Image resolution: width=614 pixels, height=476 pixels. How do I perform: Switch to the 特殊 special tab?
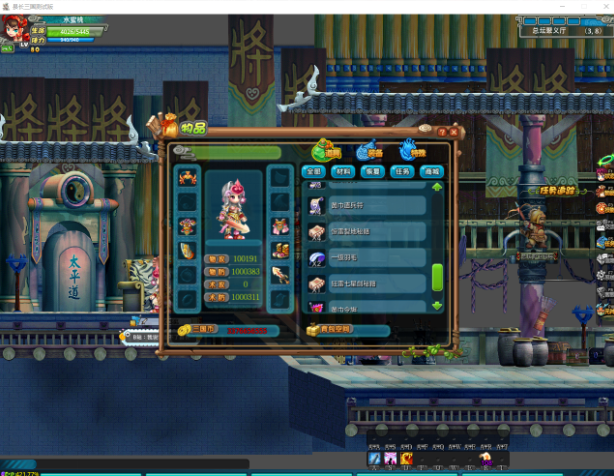click(x=410, y=151)
